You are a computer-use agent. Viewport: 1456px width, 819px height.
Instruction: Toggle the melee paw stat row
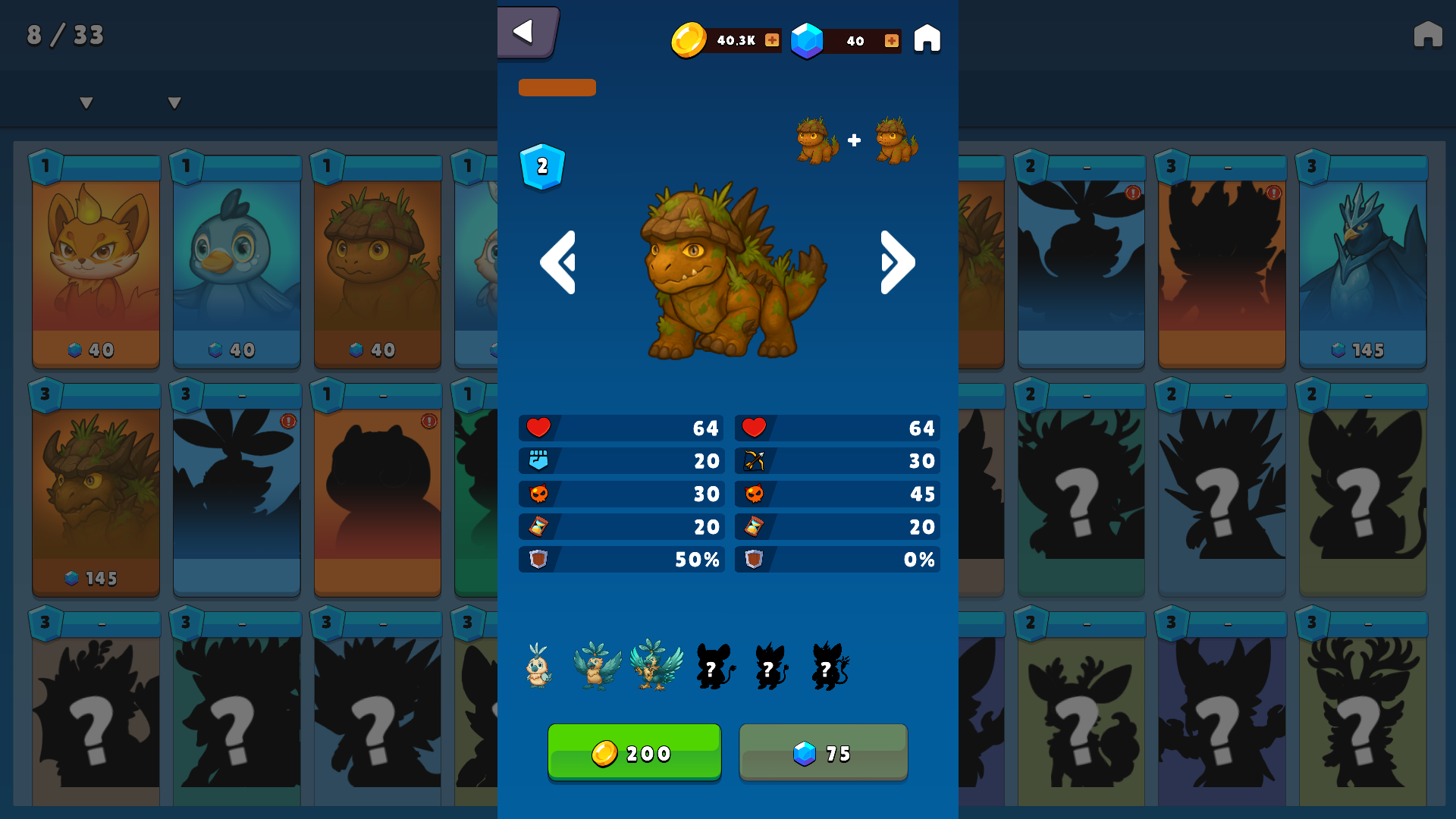(538, 461)
